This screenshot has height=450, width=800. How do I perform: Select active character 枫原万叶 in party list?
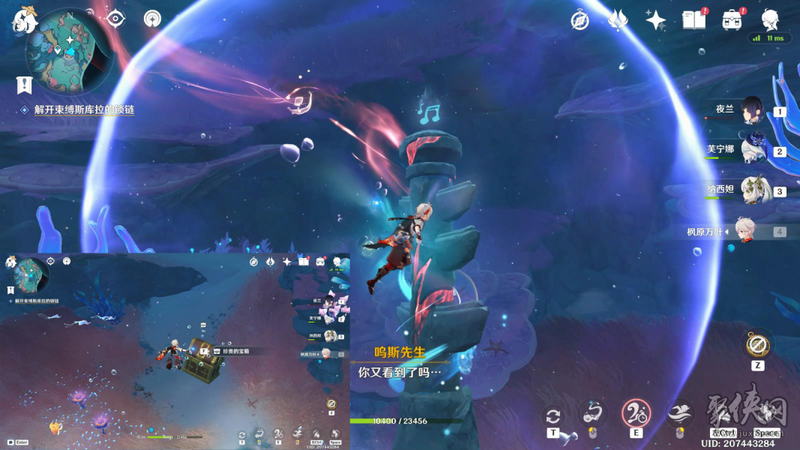coord(752,230)
